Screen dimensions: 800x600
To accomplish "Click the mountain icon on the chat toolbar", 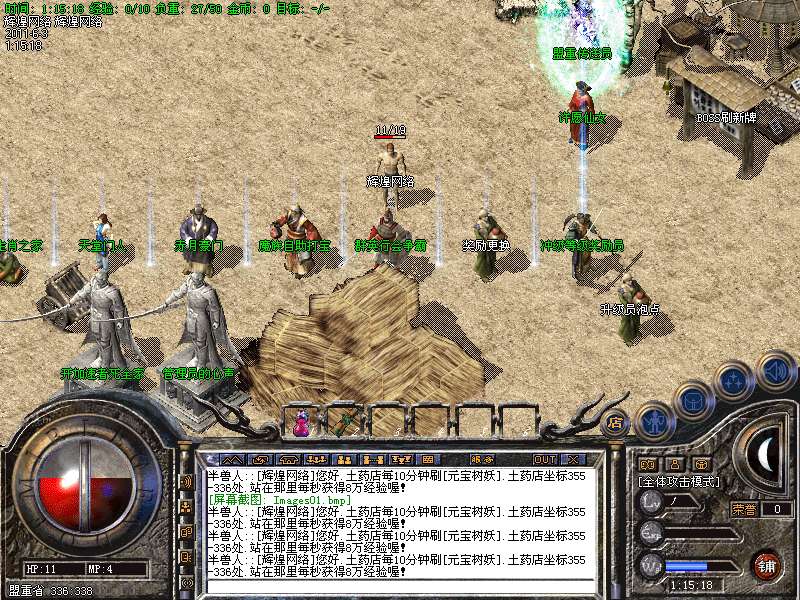I will point(233,459).
